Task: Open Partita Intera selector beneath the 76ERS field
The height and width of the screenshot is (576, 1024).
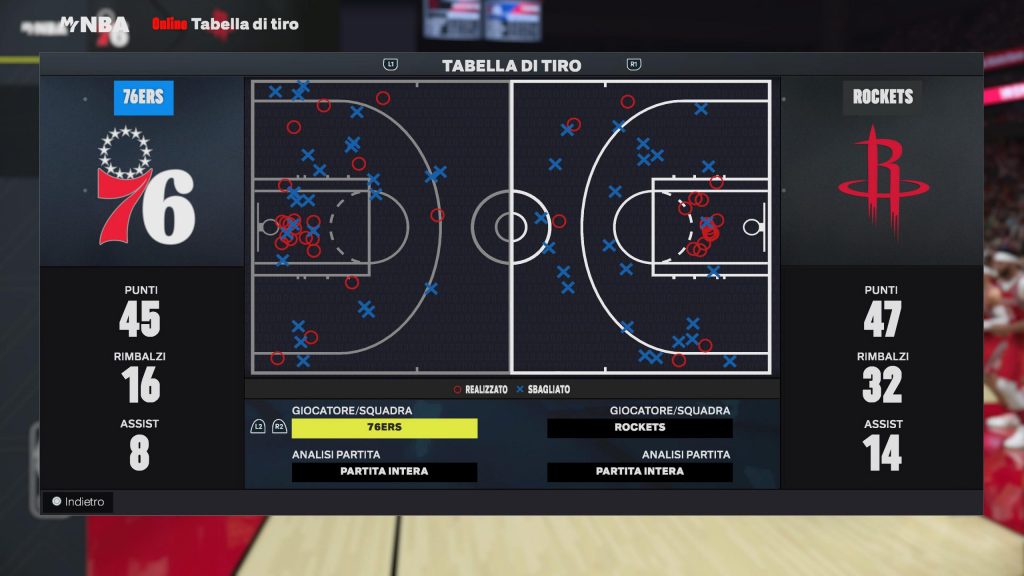Action: click(384, 472)
